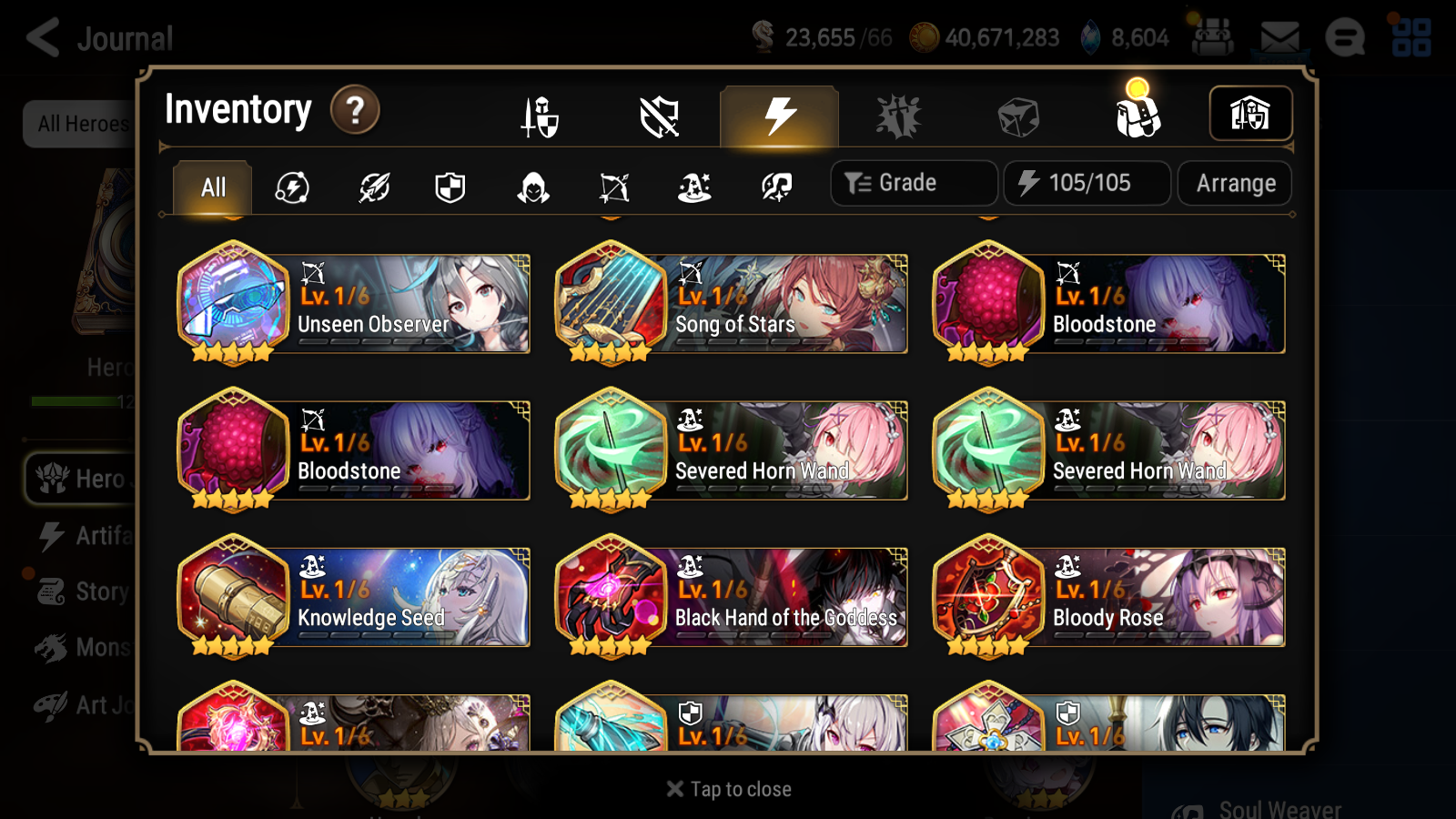
Task: Filter artifacts by Thief hooded icon
Action: 532,187
